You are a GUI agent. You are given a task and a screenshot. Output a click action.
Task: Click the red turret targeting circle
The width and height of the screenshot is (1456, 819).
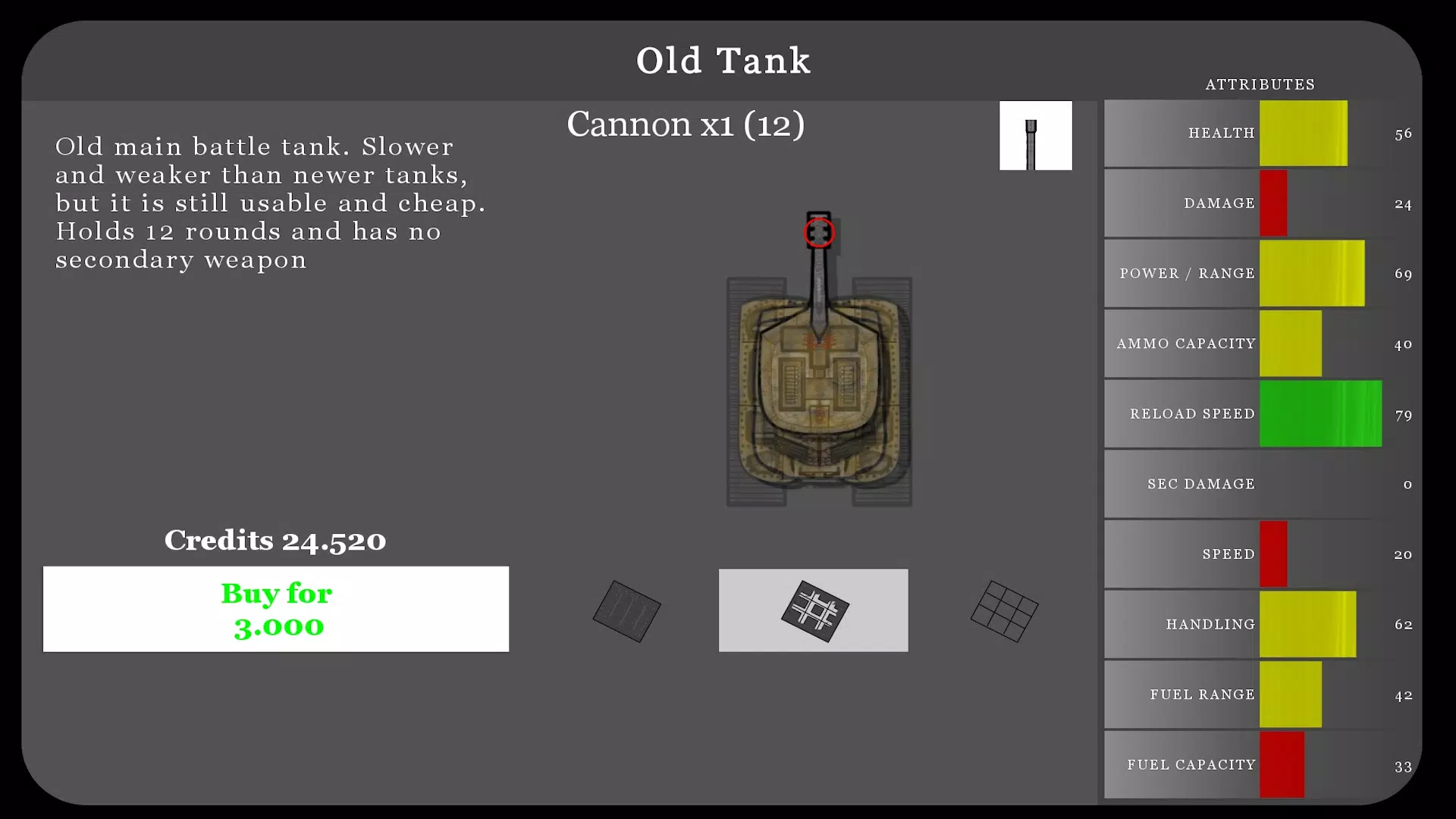pyautogui.click(x=819, y=232)
